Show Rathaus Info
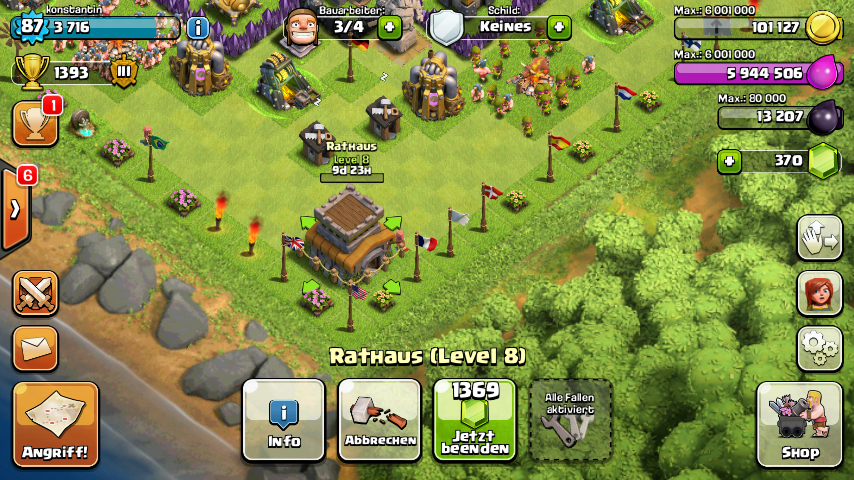 coord(284,420)
